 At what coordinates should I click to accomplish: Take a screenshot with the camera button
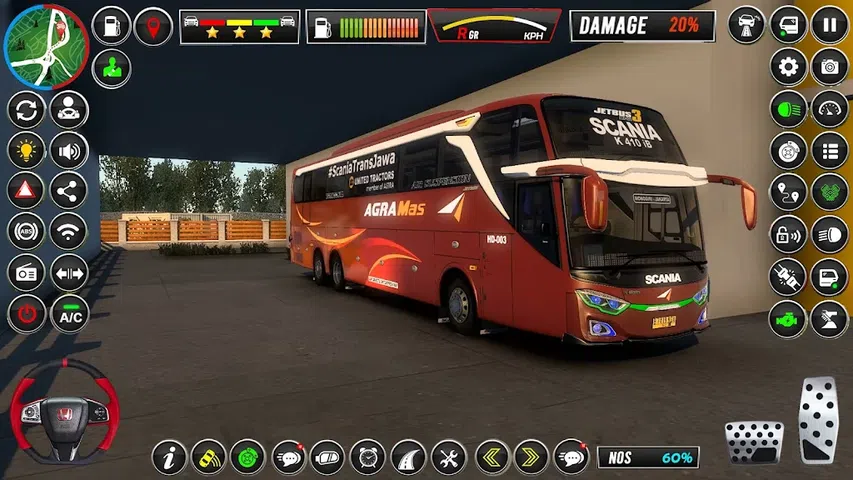830,68
